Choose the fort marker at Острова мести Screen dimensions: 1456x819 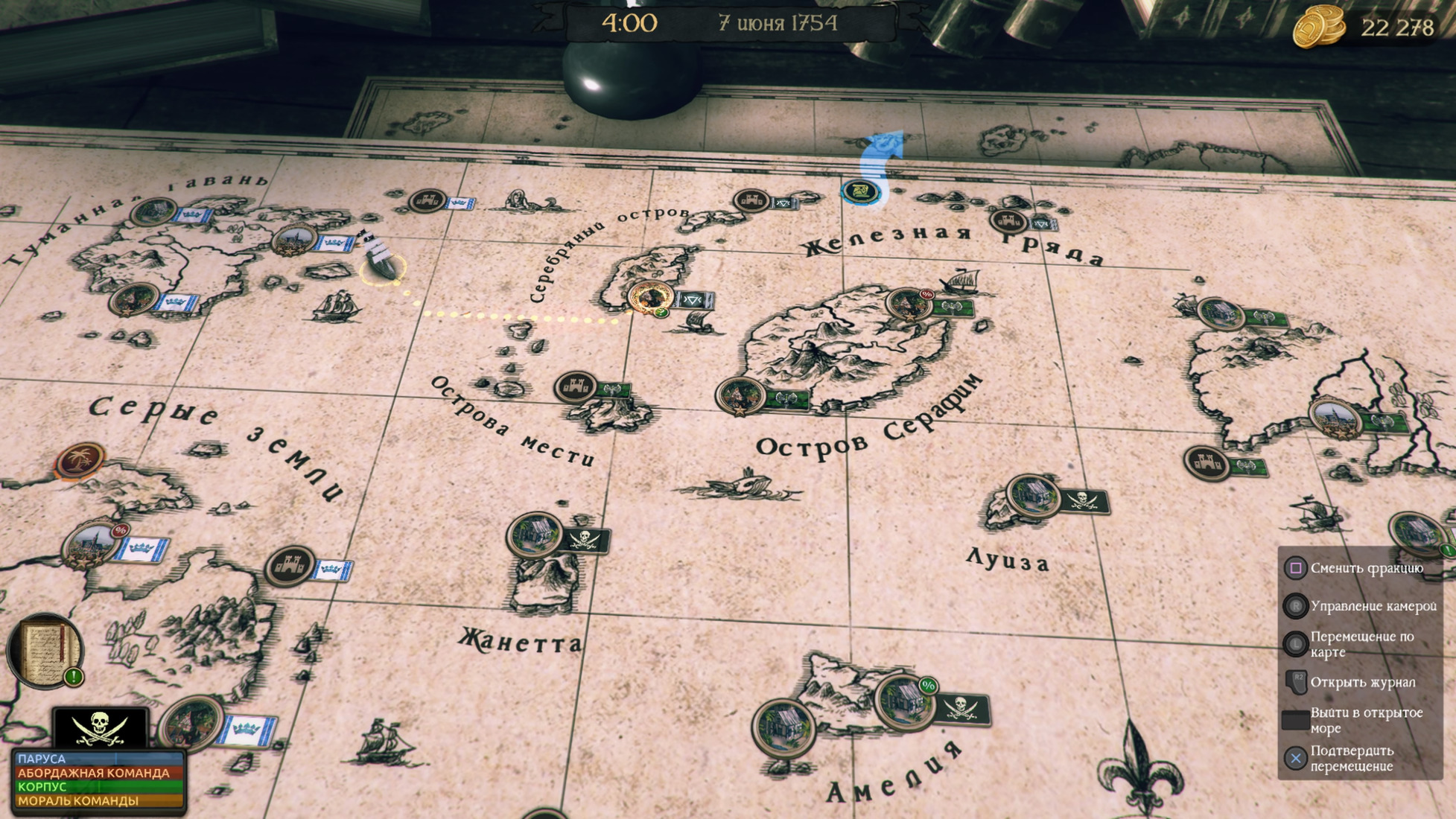[x=576, y=387]
